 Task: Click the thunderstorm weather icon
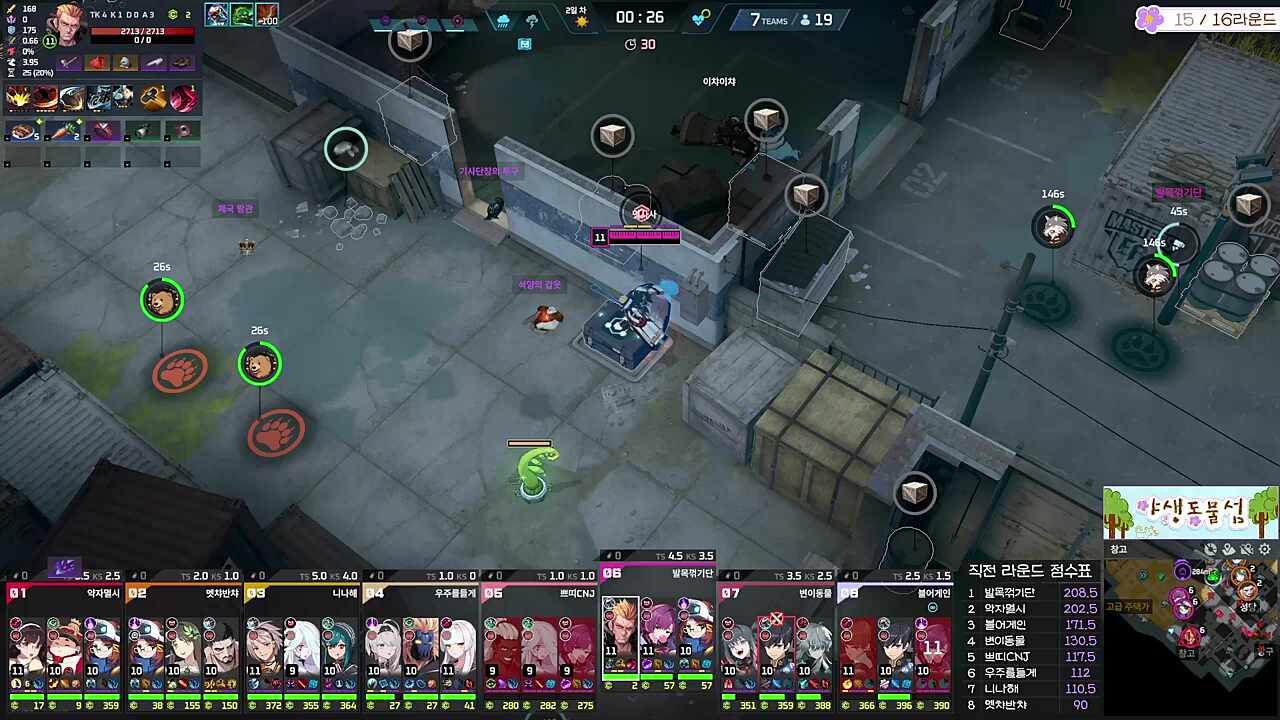click(x=533, y=21)
